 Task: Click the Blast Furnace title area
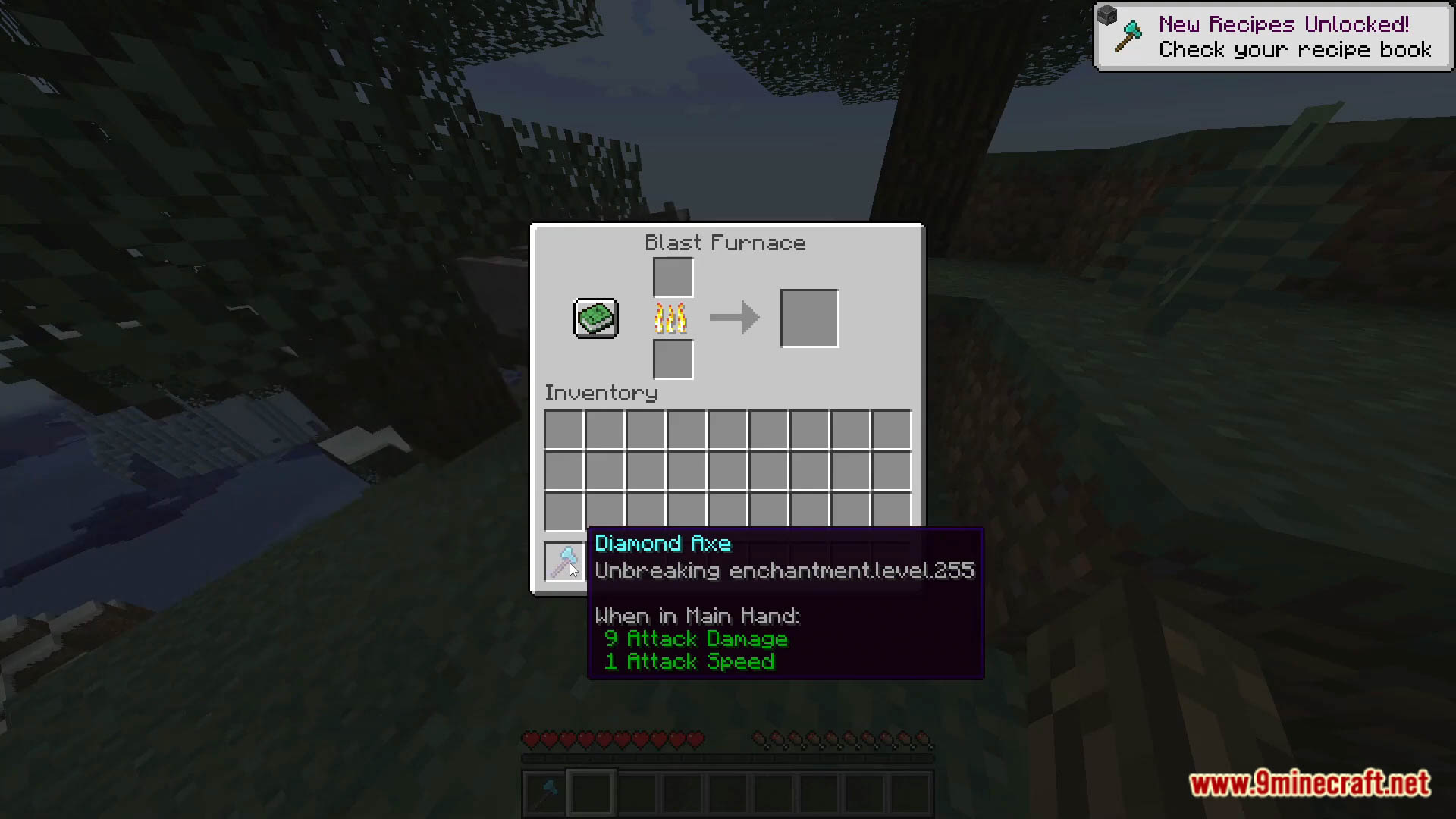pyautogui.click(x=725, y=243)
